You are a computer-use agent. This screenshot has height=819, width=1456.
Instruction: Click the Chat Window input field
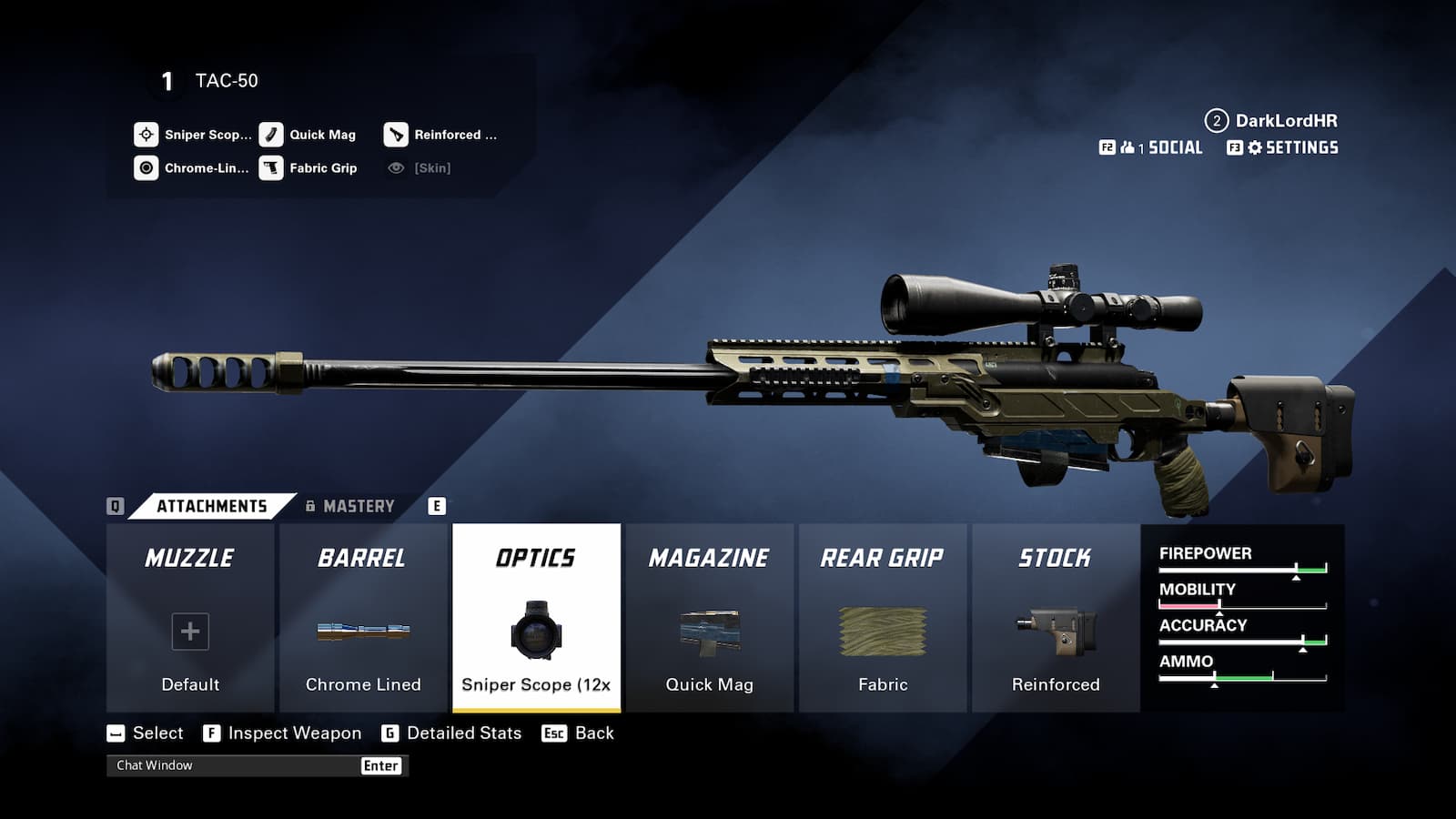pyautogui.click(x=237, y=765)
